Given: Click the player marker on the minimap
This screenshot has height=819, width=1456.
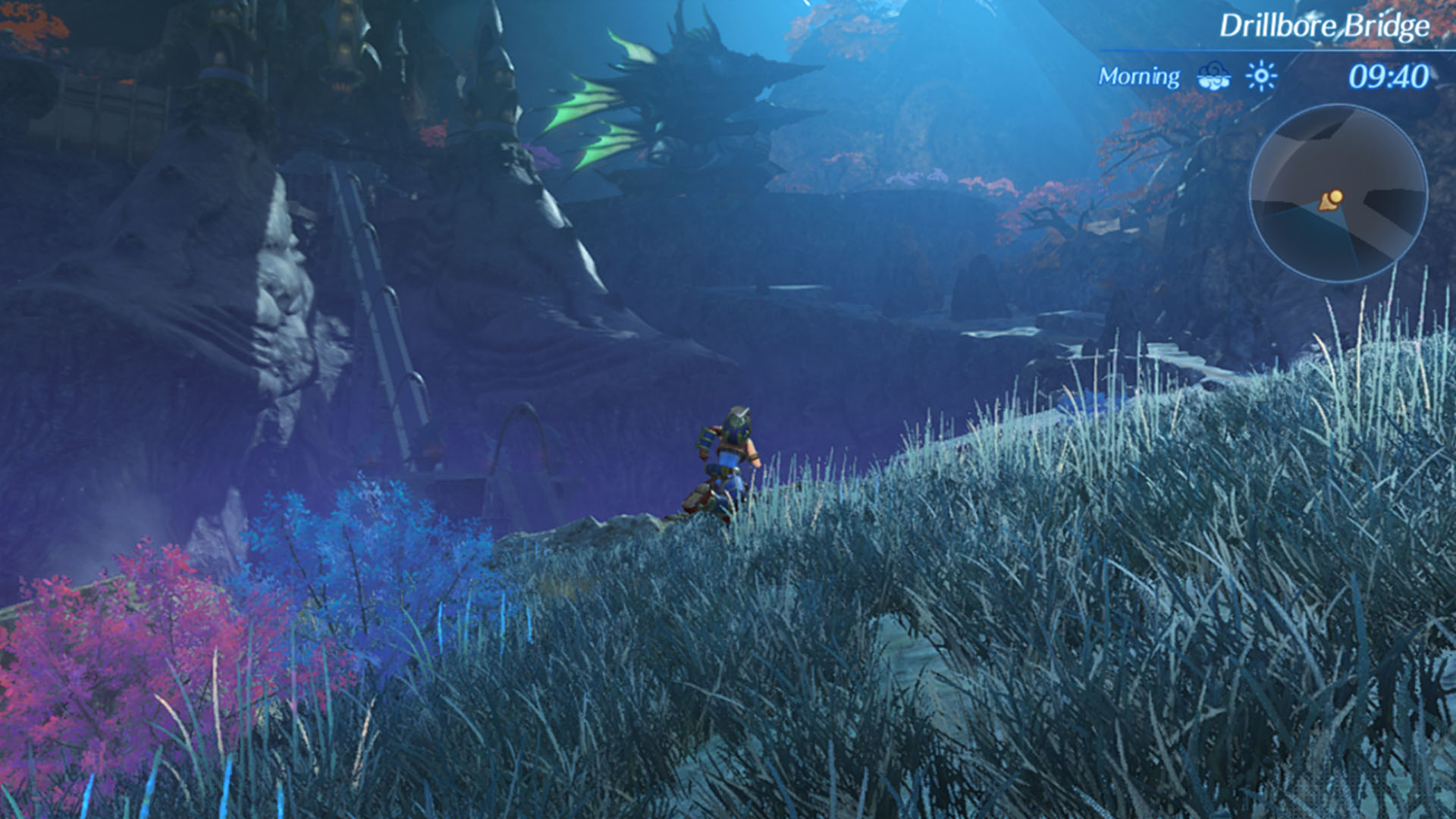Looking at the screenshot, I should coord(1332,199).
